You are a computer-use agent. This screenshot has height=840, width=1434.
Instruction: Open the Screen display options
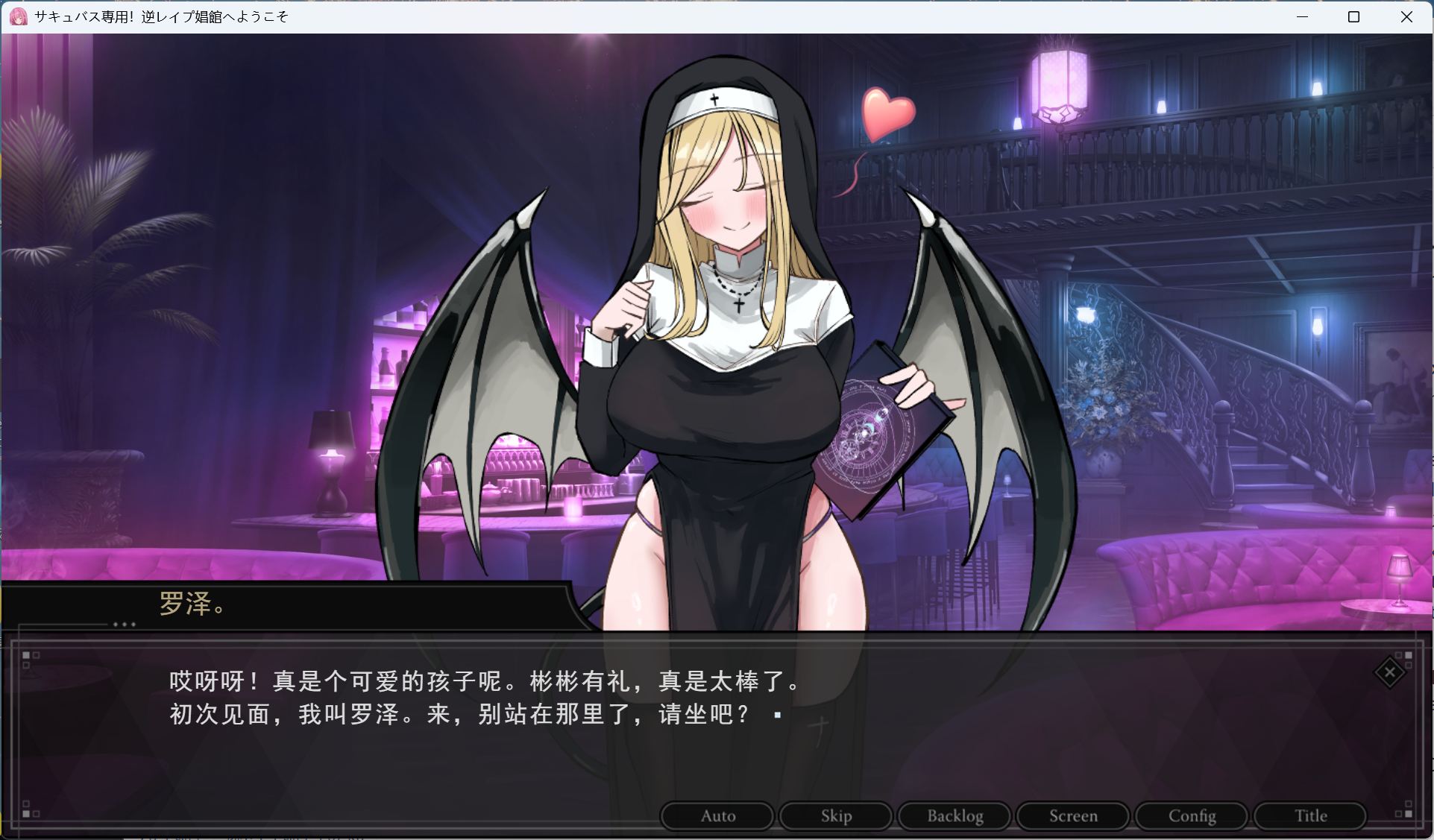click(x=1072, y=815)
